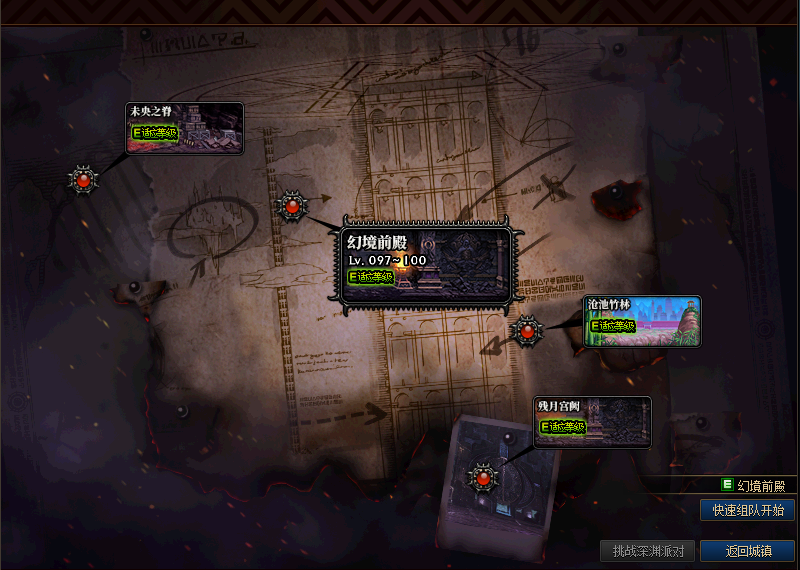
Task: Select the 未央之脊 dungeon card
Action: pyautogui.click(x=184, y=128)
